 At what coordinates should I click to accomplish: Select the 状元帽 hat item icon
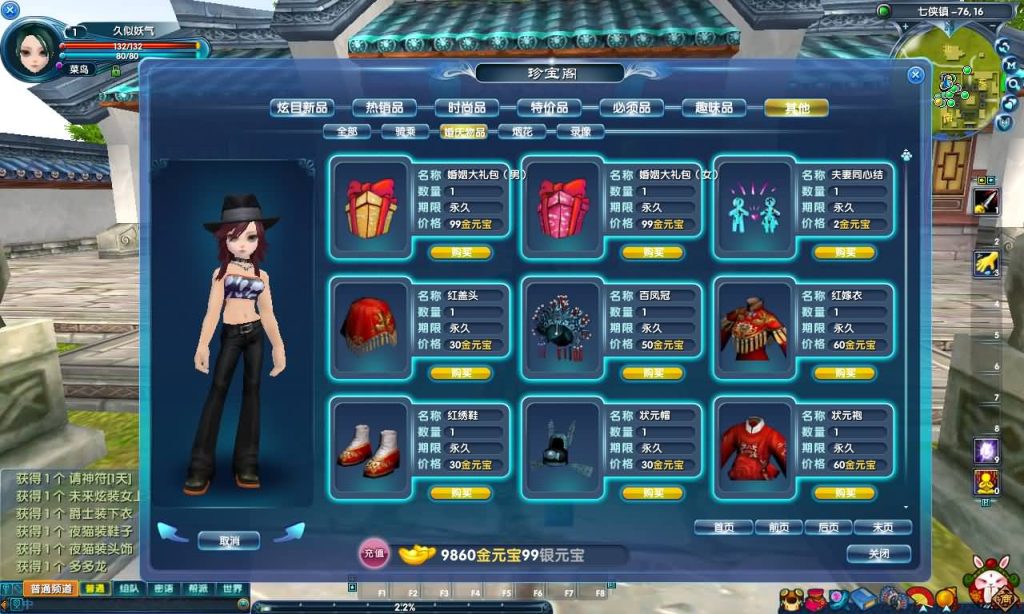tap(560, 443)
